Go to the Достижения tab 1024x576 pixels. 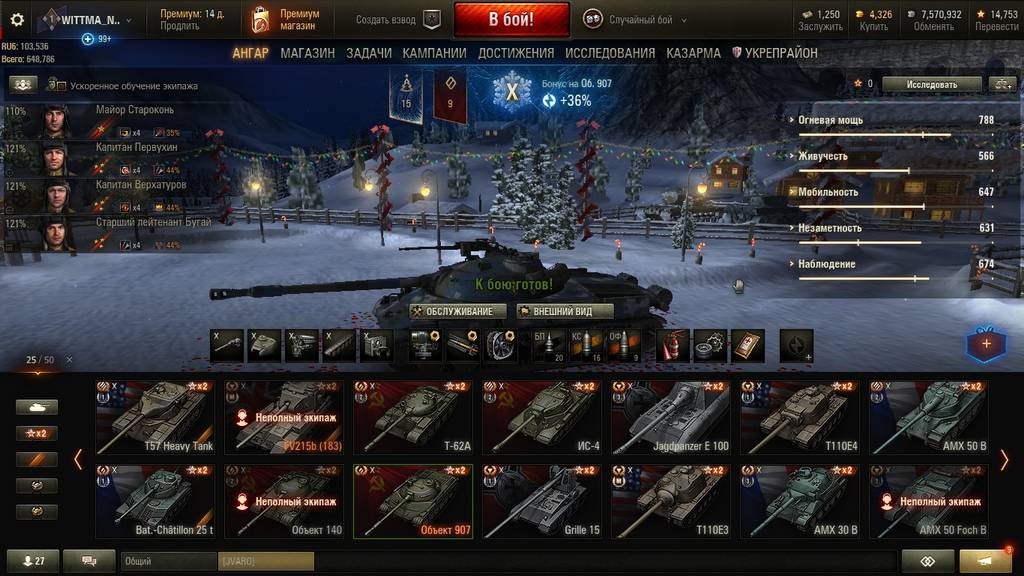[516, 53]
